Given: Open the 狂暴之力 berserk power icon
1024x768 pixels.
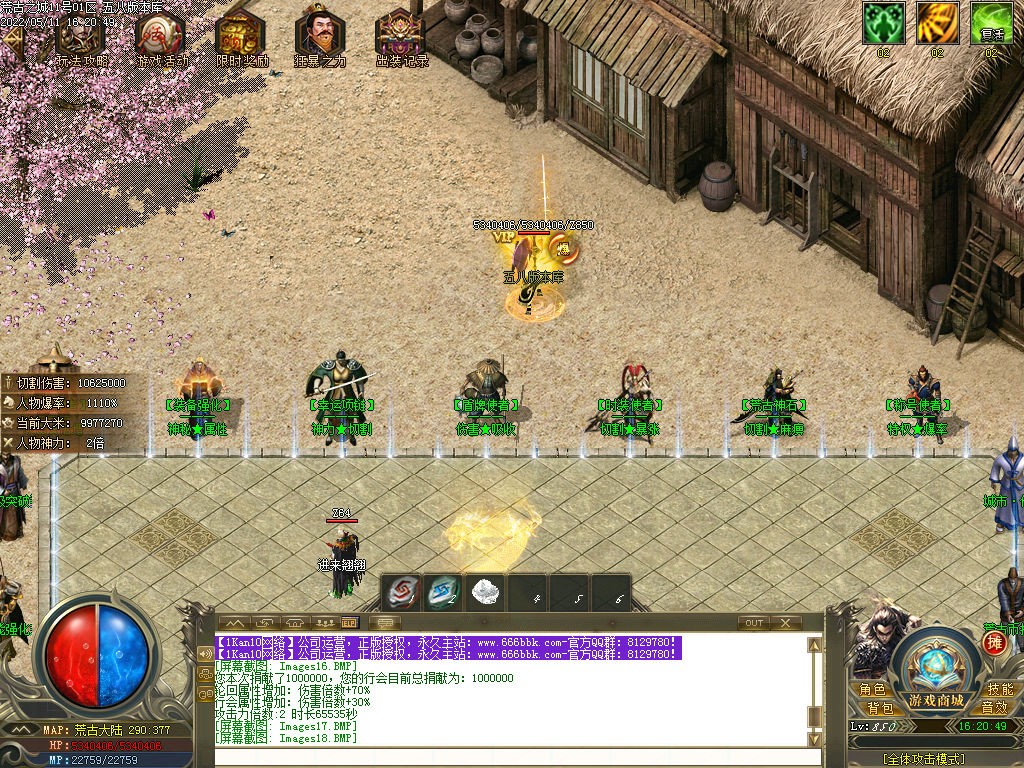Looking at the screenshot, I should pos(320,37).
